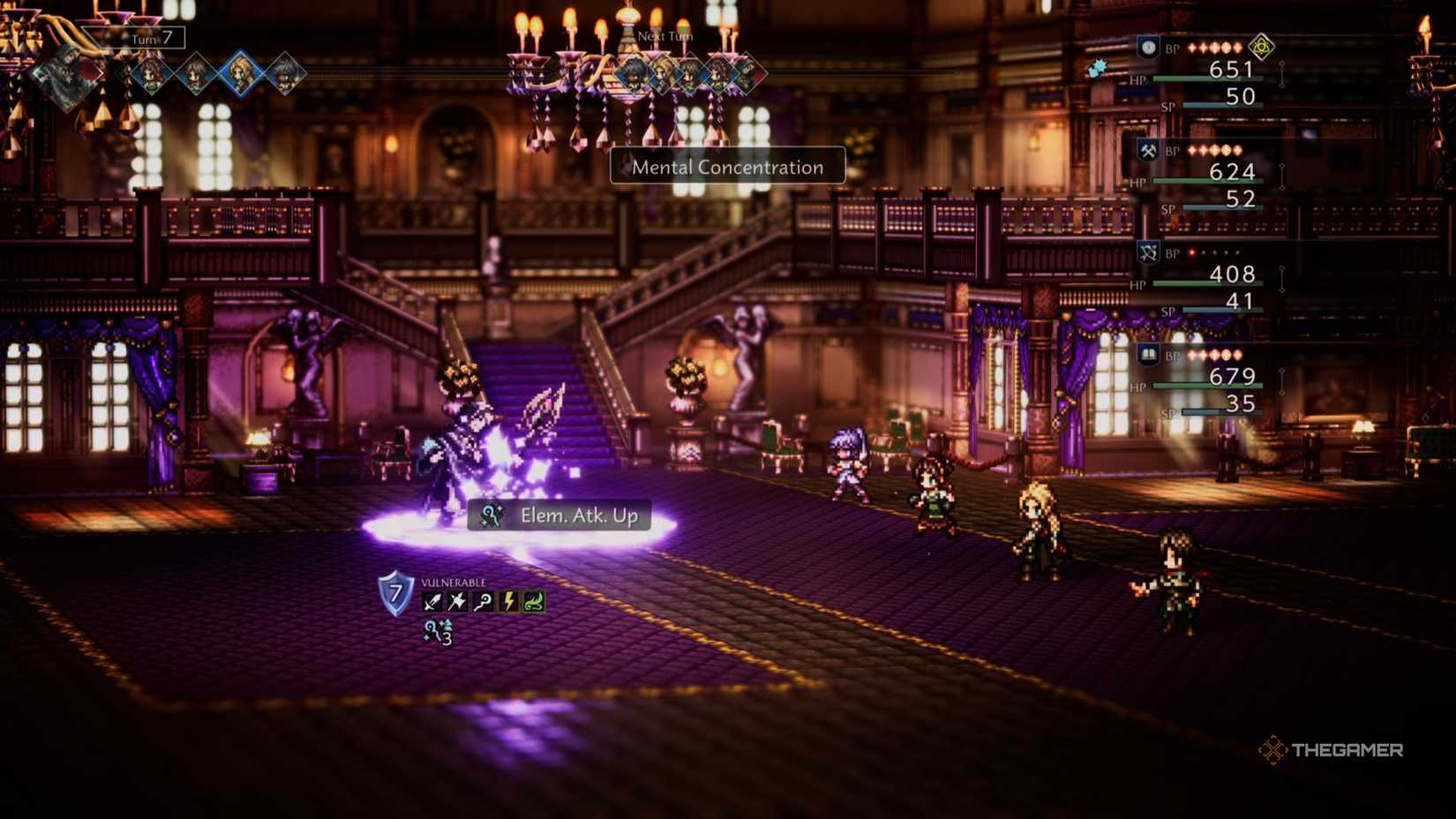Click the blue ice icon left of the first status panel

1098,69
